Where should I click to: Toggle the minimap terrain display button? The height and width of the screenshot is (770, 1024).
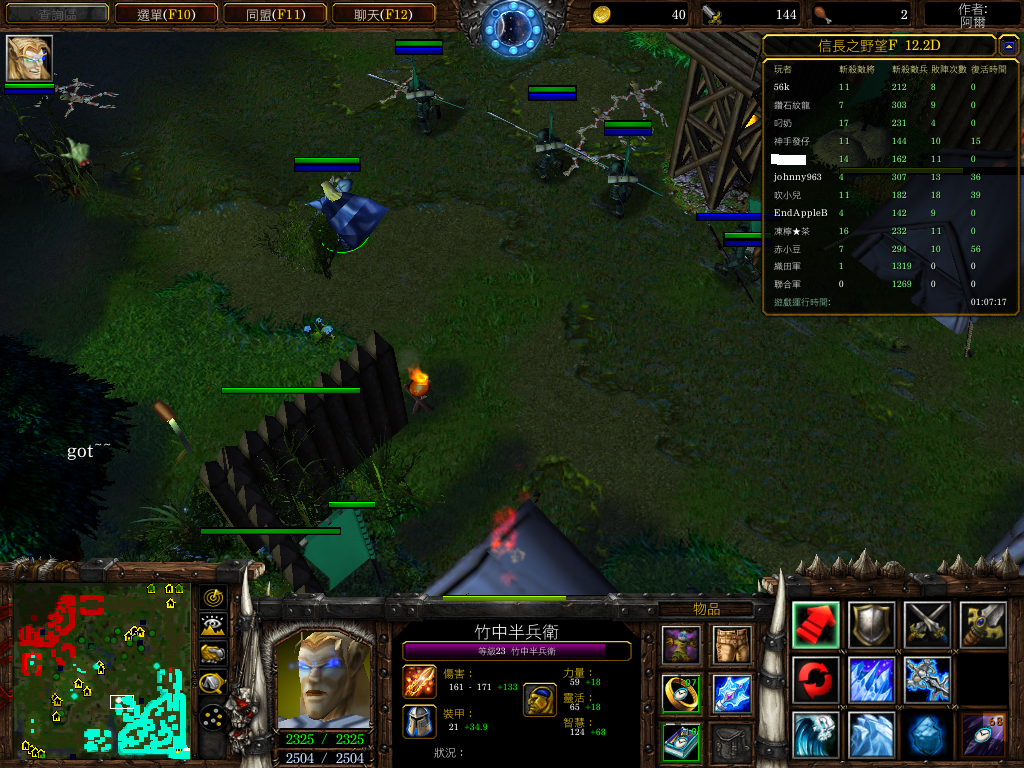[x=212, y=626]
